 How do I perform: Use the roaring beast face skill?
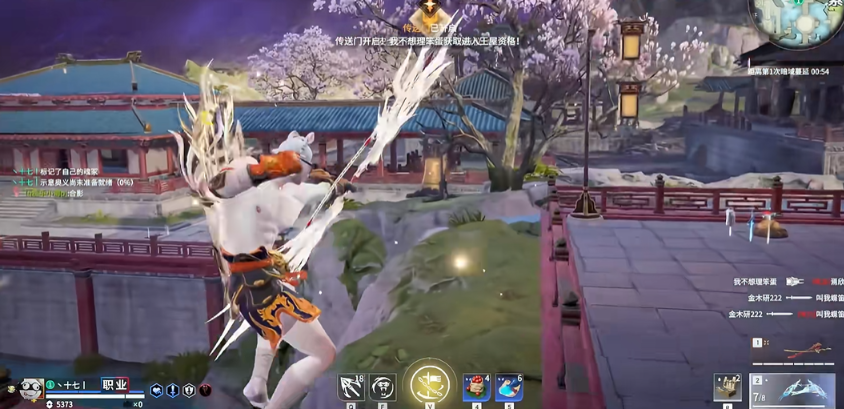[382, 387]
